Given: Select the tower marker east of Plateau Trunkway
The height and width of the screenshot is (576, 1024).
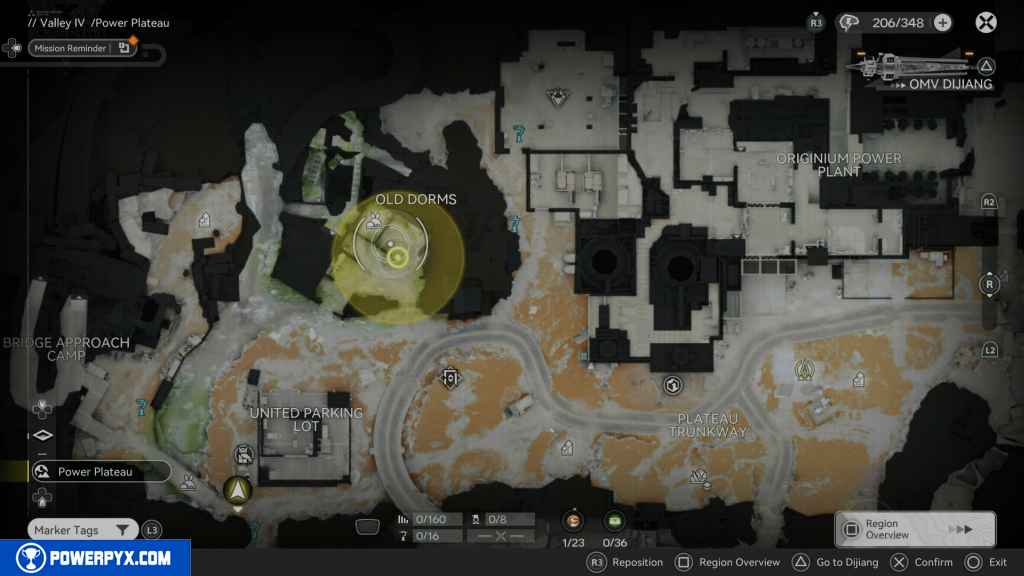Looking at the screenshot, I should click(x=802, y=370).
